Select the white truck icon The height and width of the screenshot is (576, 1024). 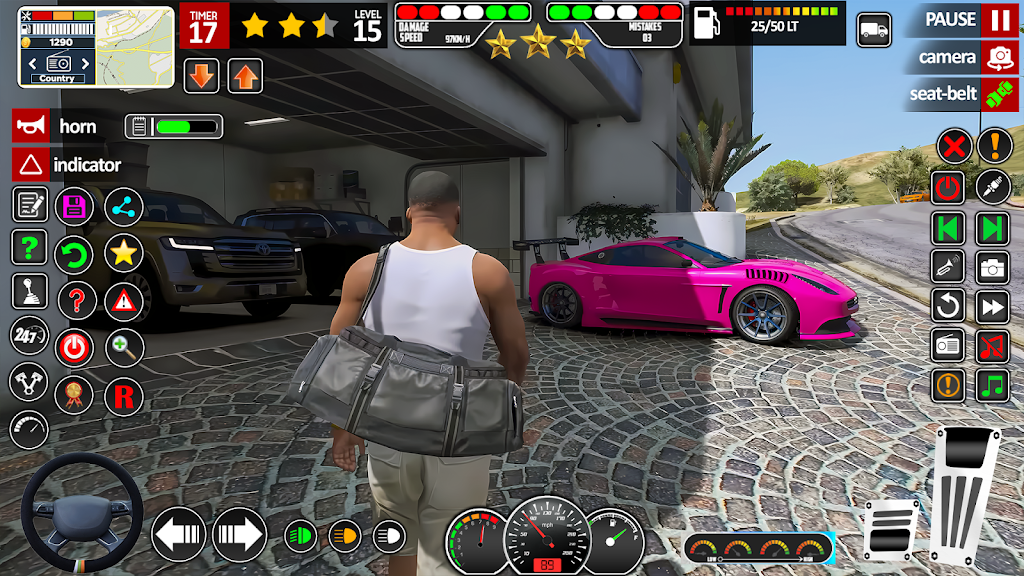874,29
